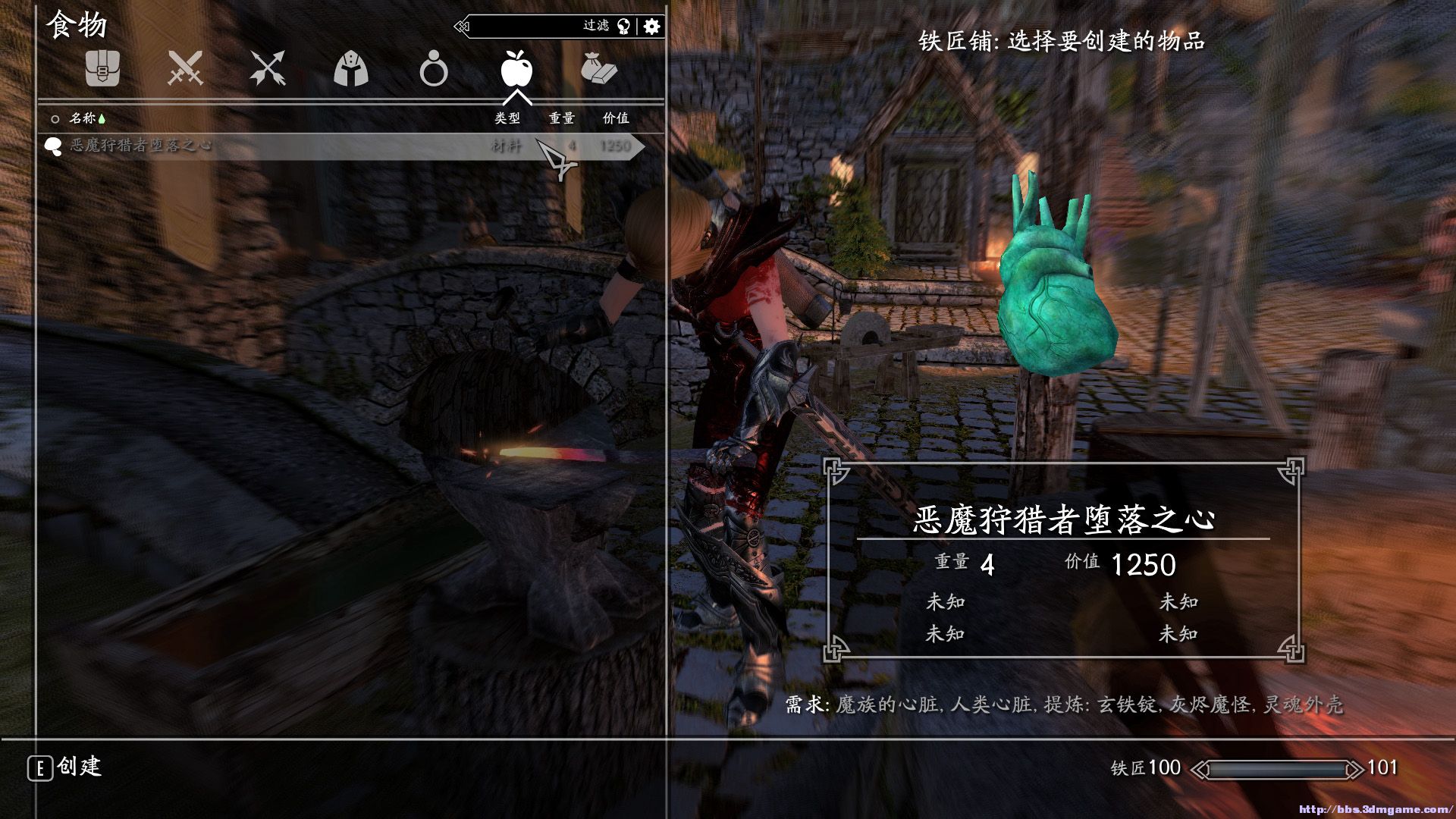Select the armor helmet category icon
This screenshot has width=1456, height=819.
pyautogui.click(x=351, y=69)
